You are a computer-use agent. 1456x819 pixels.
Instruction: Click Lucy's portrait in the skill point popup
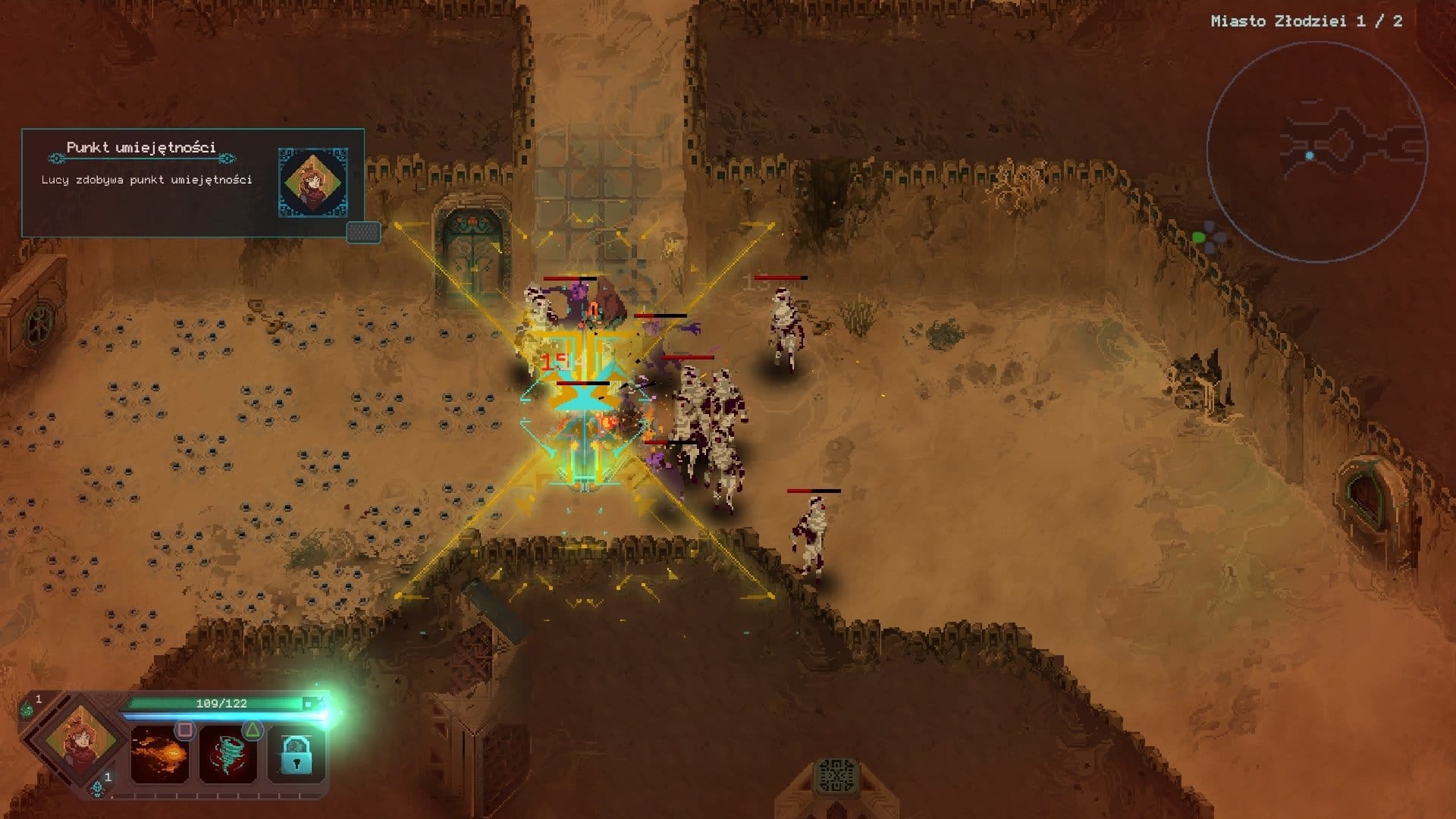313,183
